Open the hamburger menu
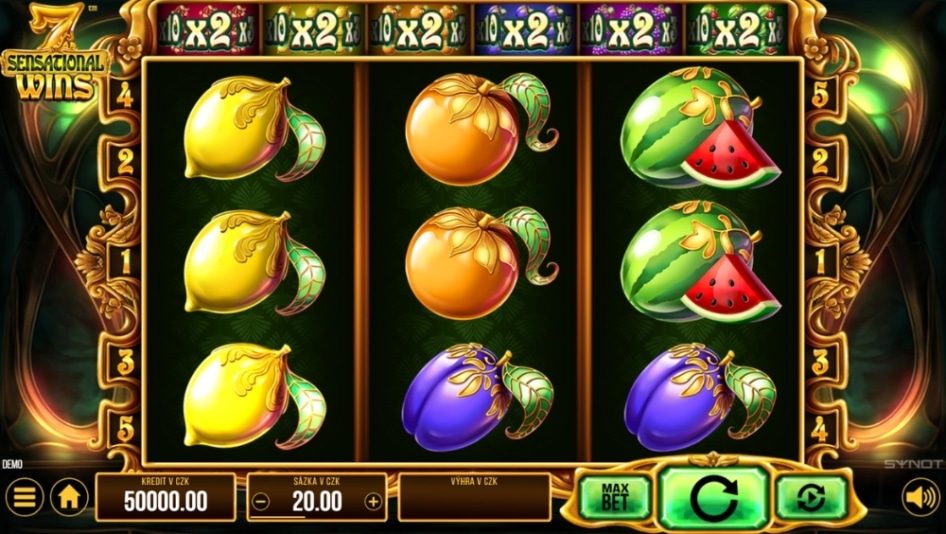This screenshot has width=946, height=534. (25, 497)
